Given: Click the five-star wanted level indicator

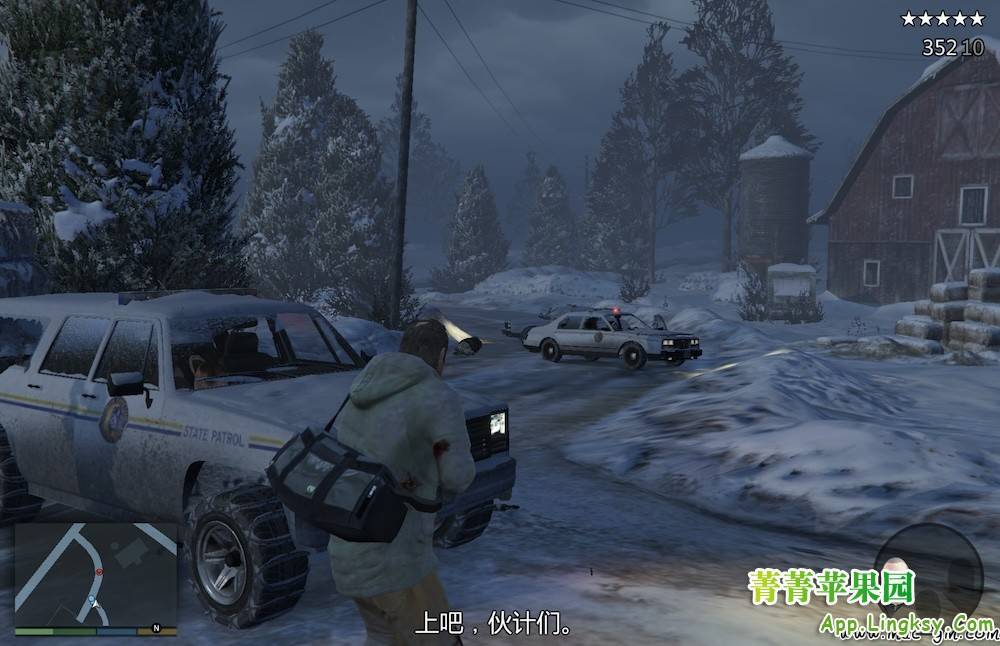Looking at the screenshot, I should pyautogui.click(x=942, y=18).
